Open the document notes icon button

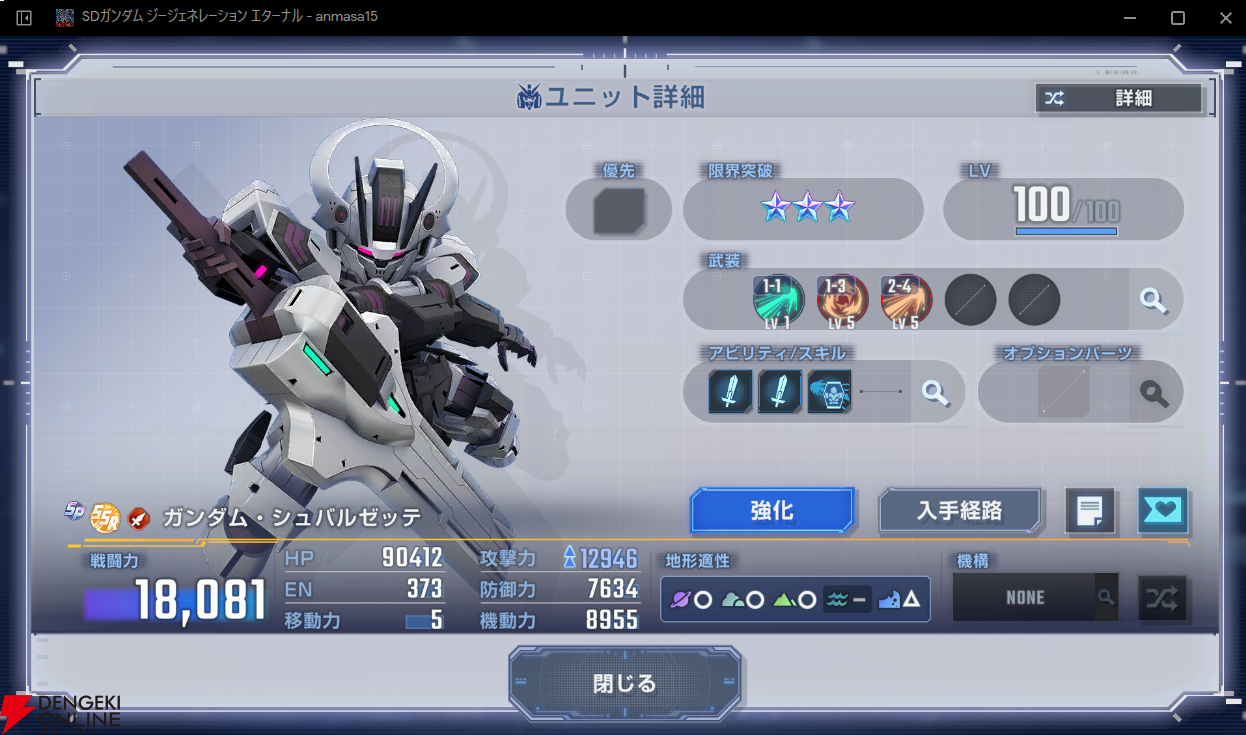tap(1090, 512)
